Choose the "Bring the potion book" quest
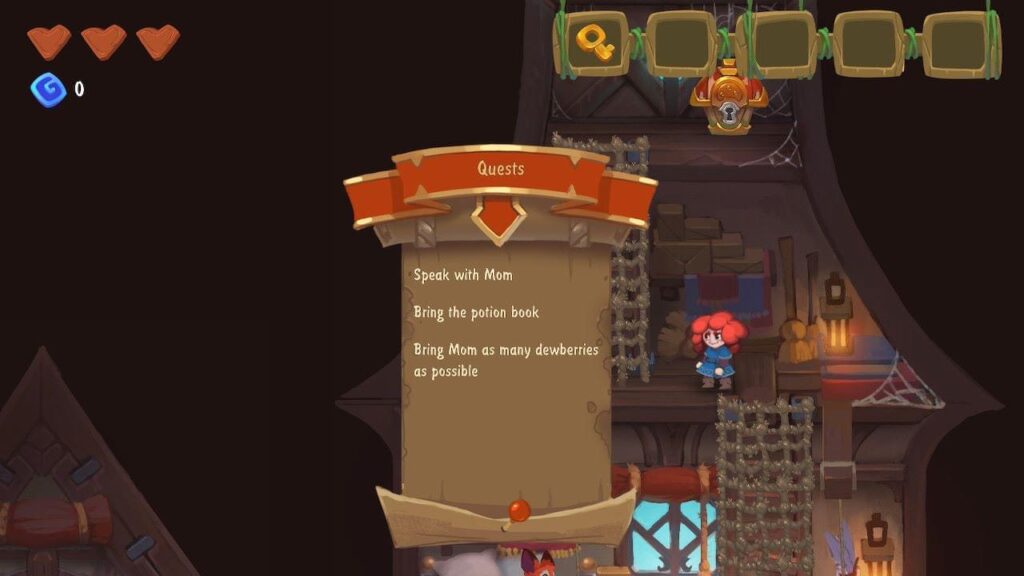This screenshot has width=1024, height=576. tap(476, 312)
